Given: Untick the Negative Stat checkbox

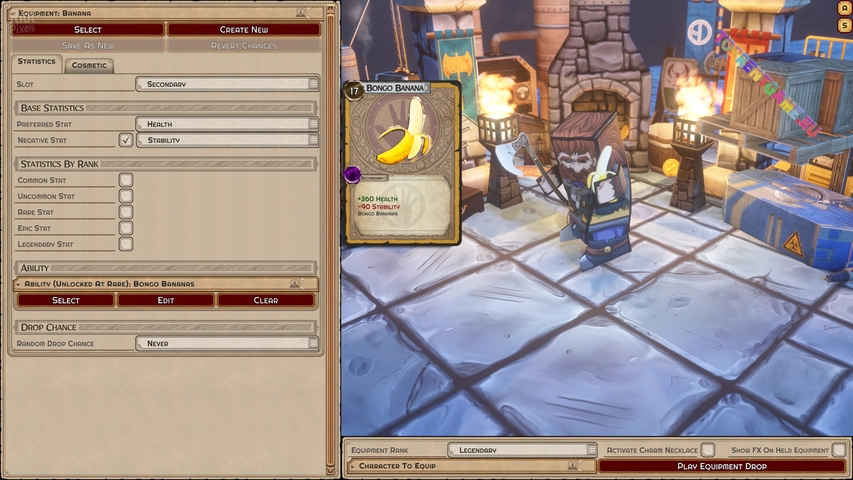Looking at the screenshot, I should pos(126,140).
